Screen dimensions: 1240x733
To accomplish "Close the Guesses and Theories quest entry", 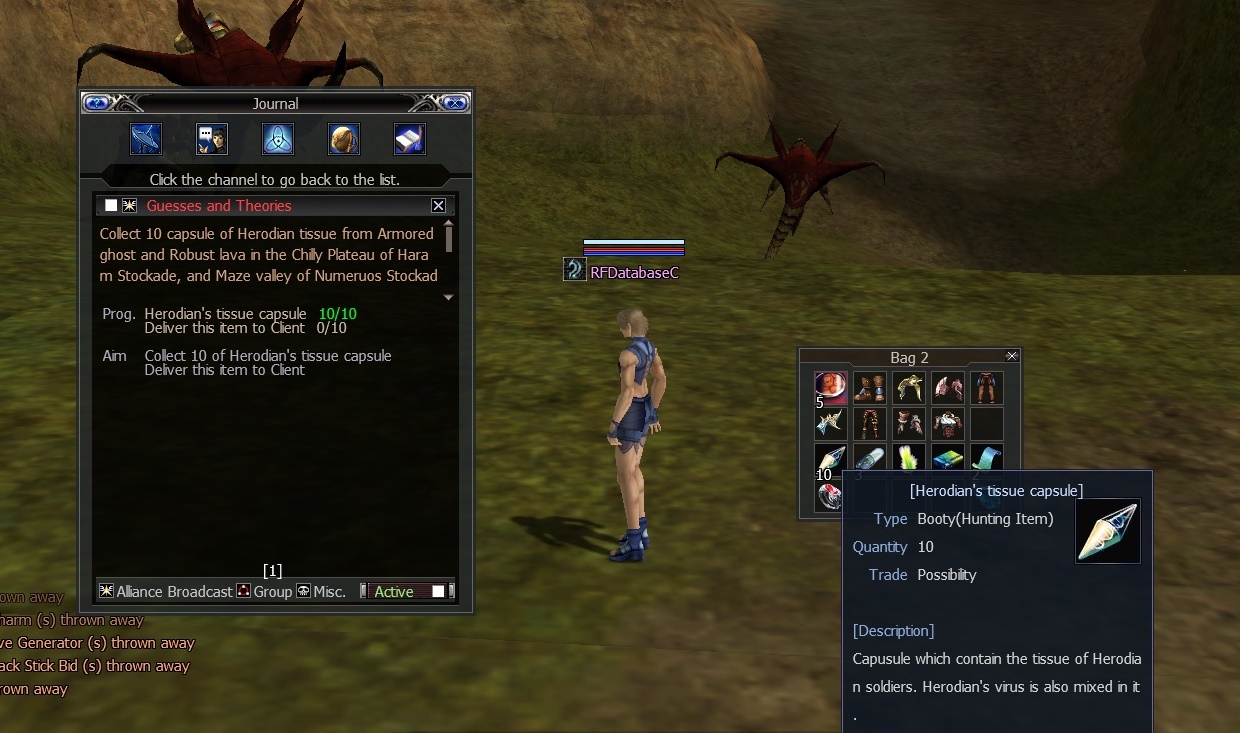I will [438, 206].
